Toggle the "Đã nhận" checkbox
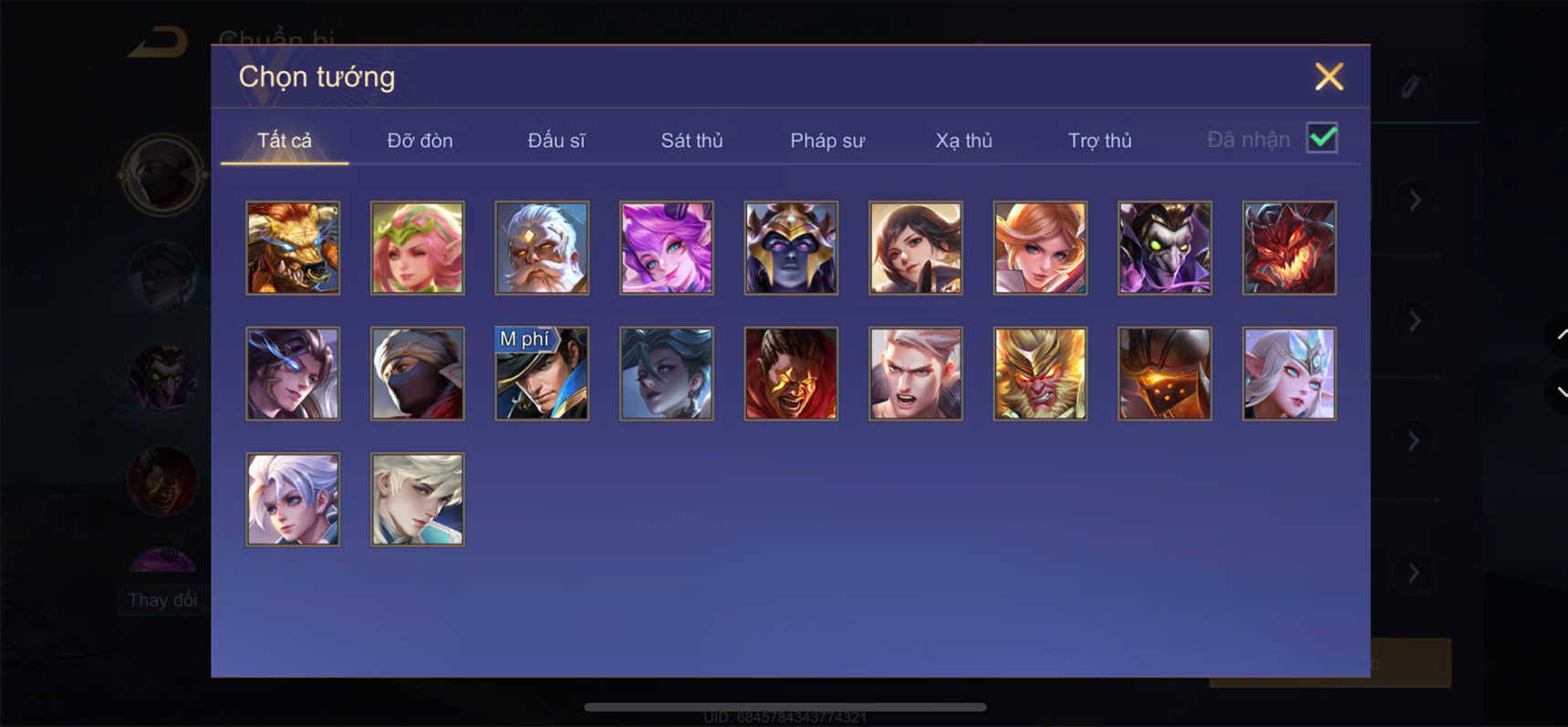 [1321, 138]
